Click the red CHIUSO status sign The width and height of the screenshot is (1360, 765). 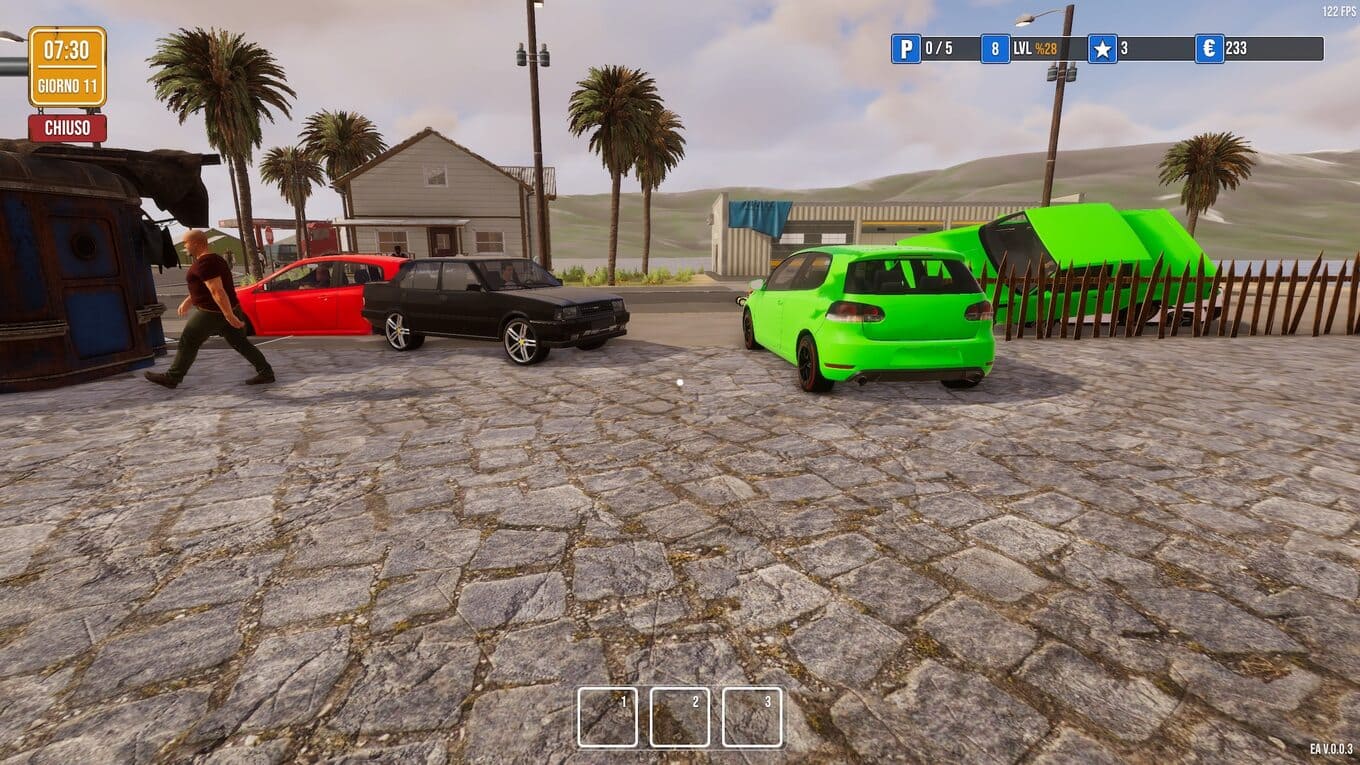(x=67, y=128)
